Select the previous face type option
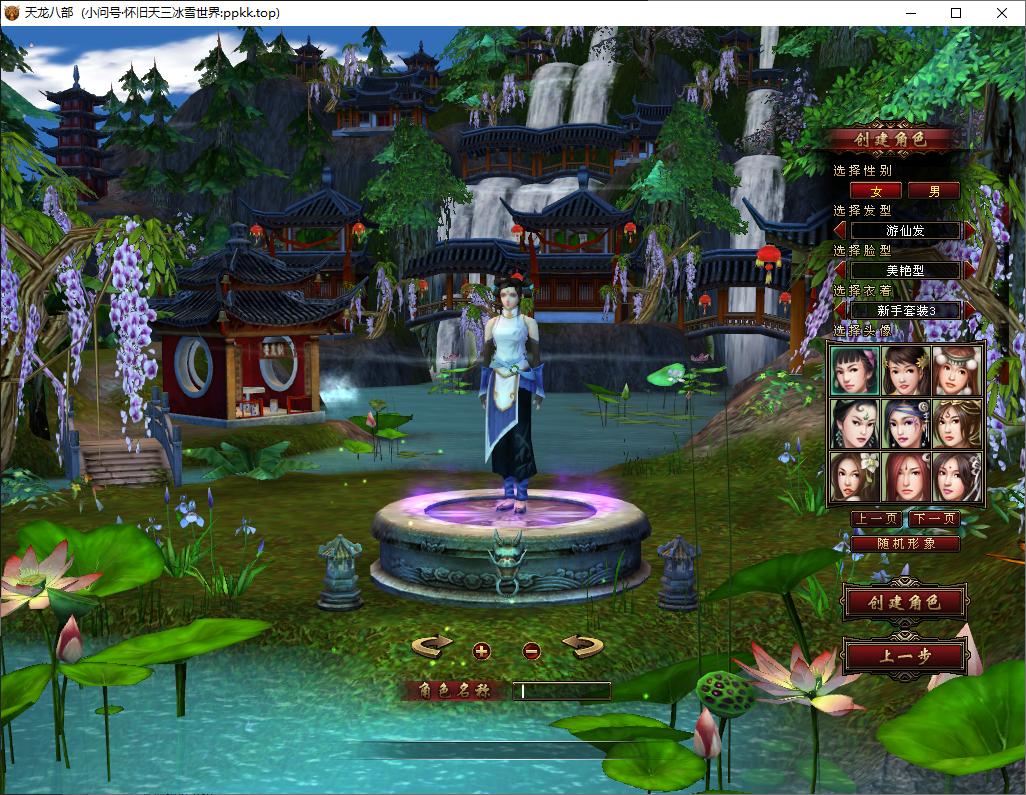Screen dimensions: 1026x795 pos(840,270)
